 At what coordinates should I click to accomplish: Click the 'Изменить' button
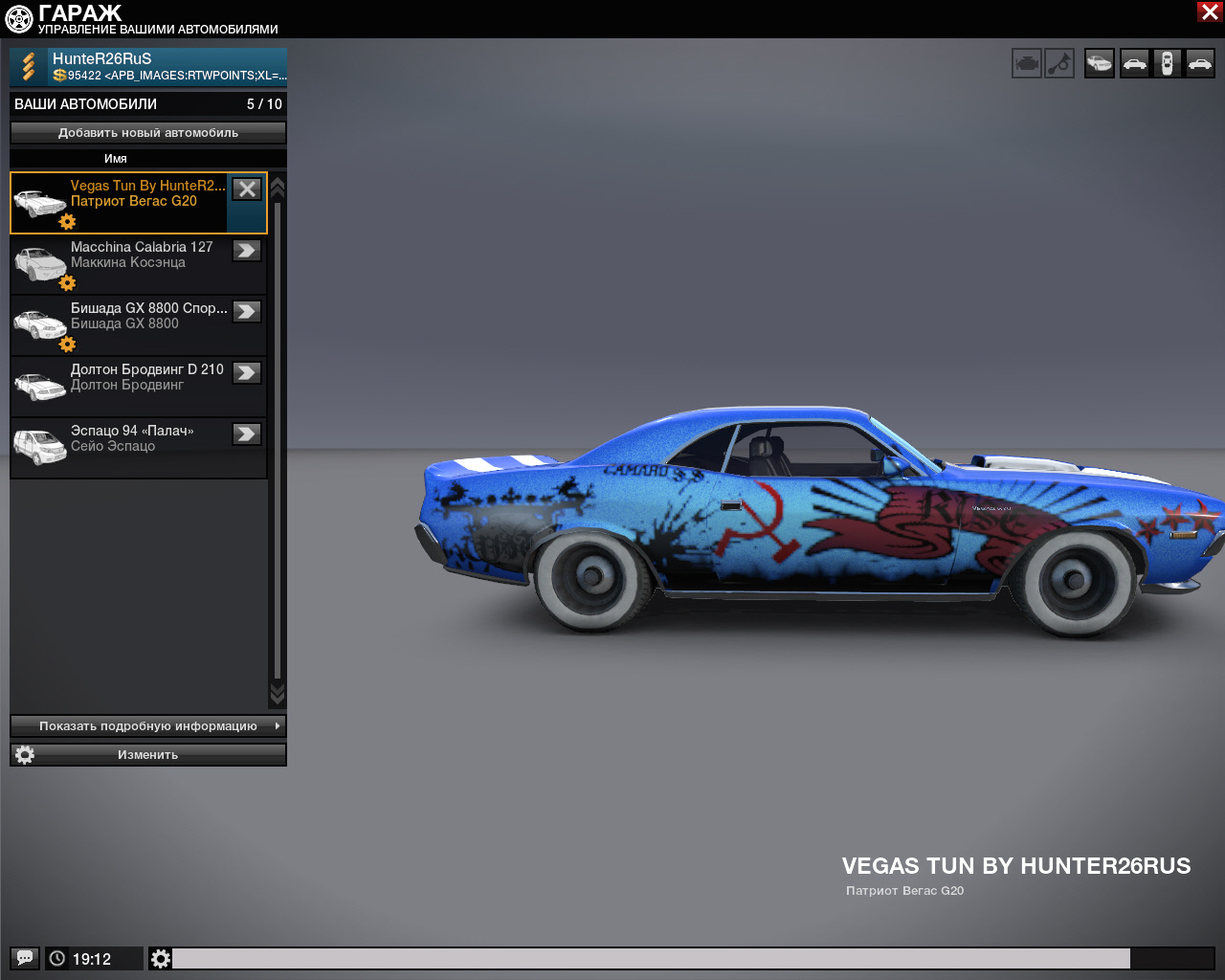point(148,755)
